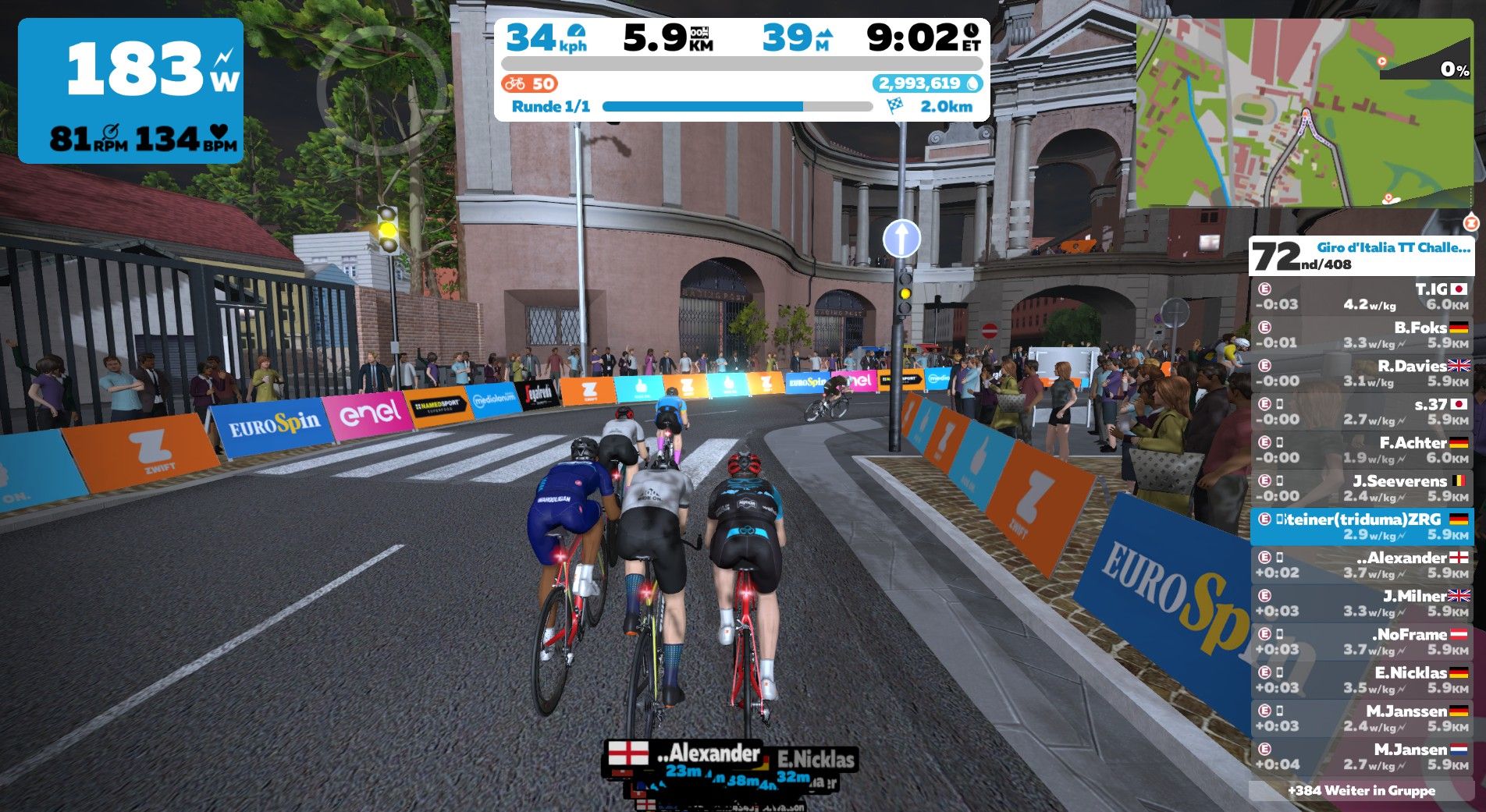Choose .NoFrame from the riders nearby
Viewport: 1486px width, 812px height.
point(1362,641)
